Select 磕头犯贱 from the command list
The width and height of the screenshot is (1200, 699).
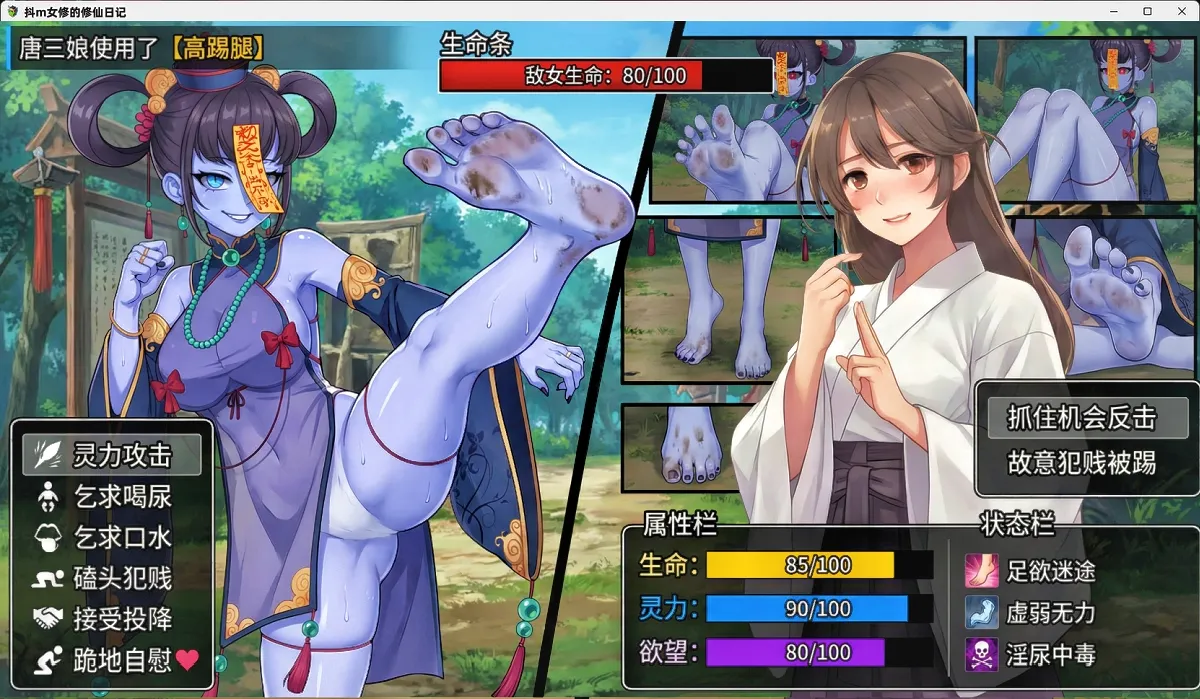[112, 578]
